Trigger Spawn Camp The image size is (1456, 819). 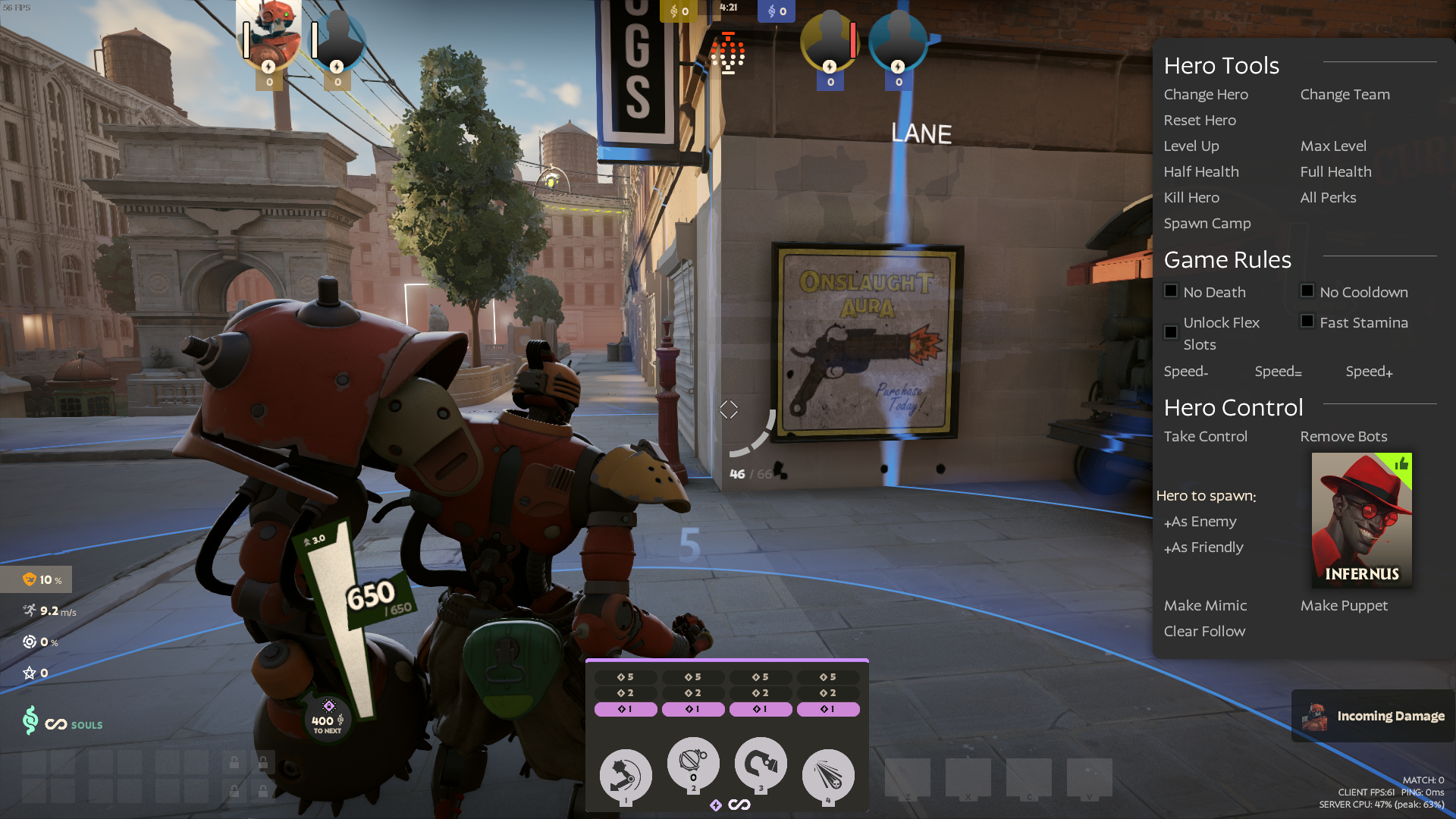tap(1207, 224)
